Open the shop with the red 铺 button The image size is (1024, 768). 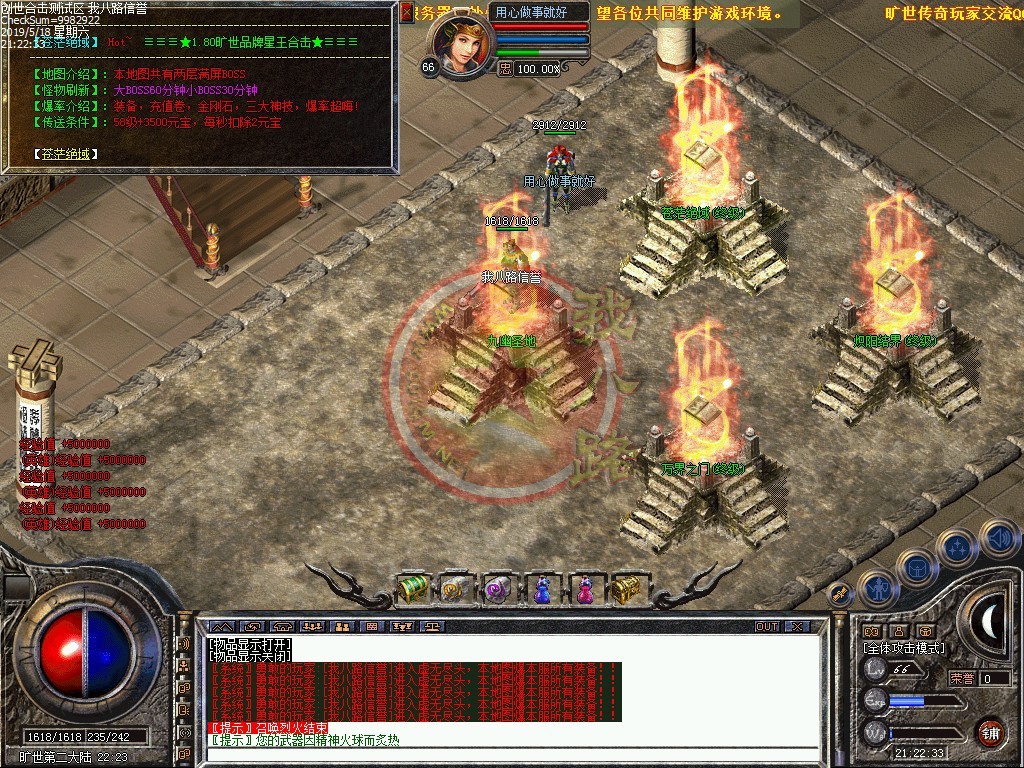pos(990,731)
